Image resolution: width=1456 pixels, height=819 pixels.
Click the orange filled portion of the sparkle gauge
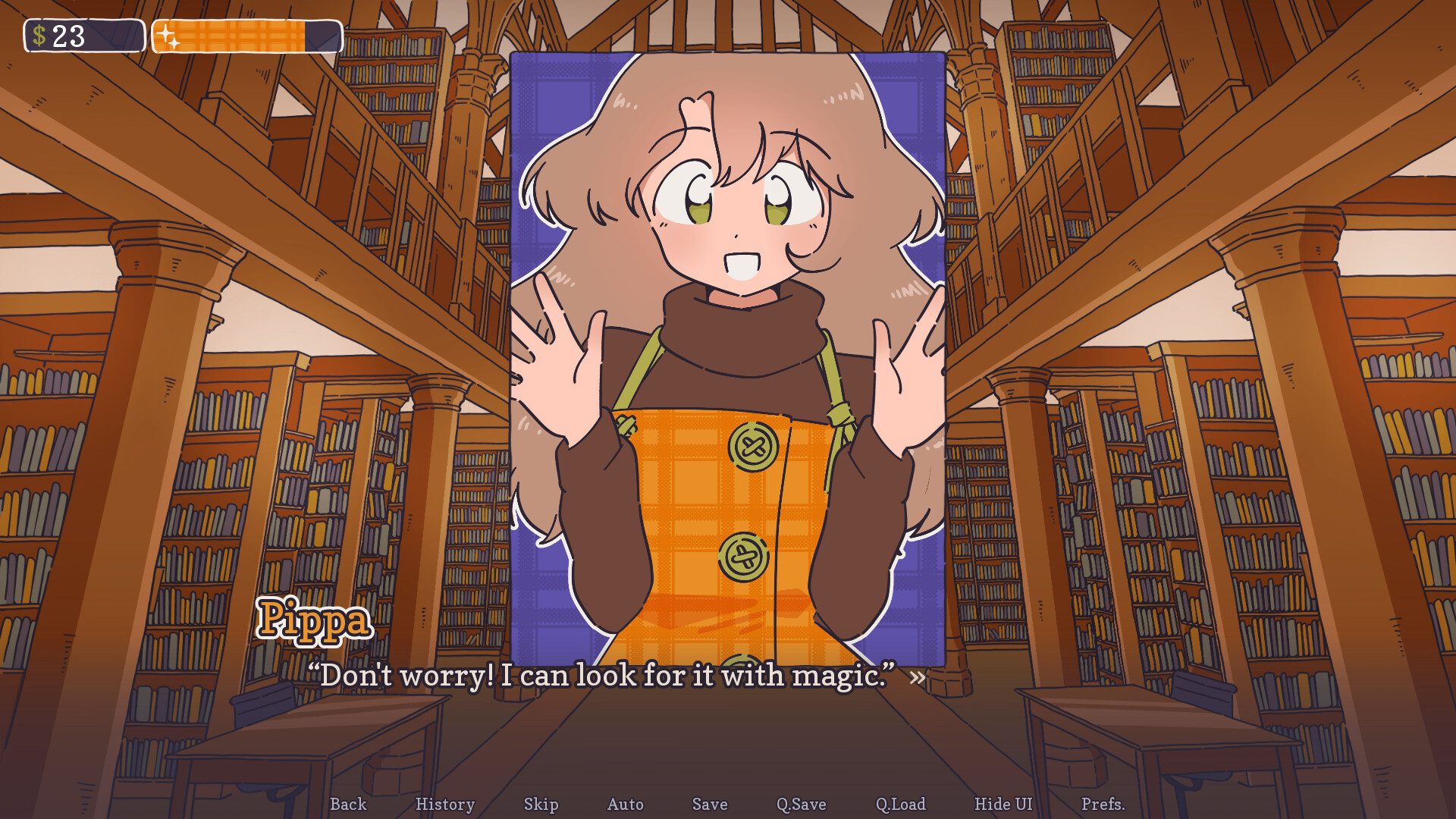point(243,33)
